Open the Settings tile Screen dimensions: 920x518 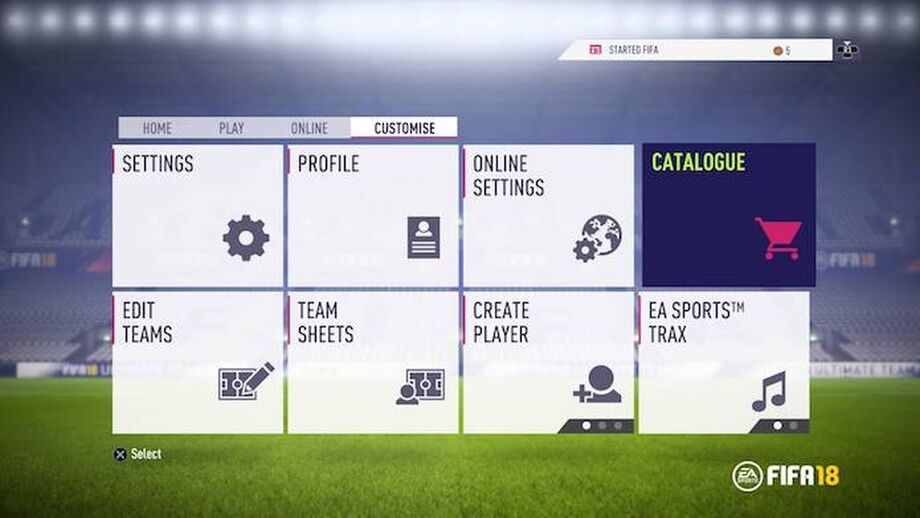[198, 216]
